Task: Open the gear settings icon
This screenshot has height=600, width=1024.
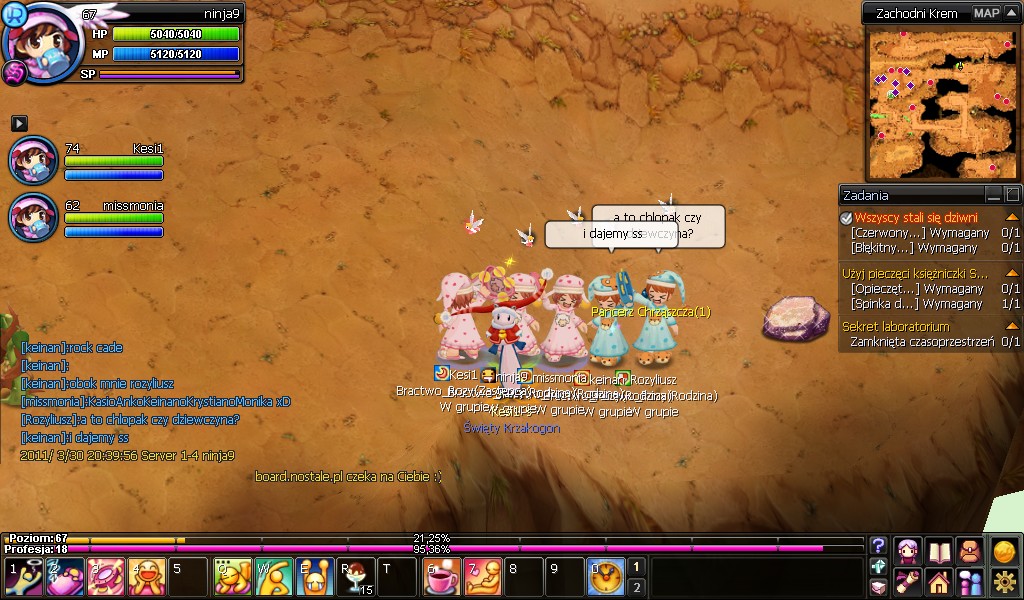Action: [1004, 581]
